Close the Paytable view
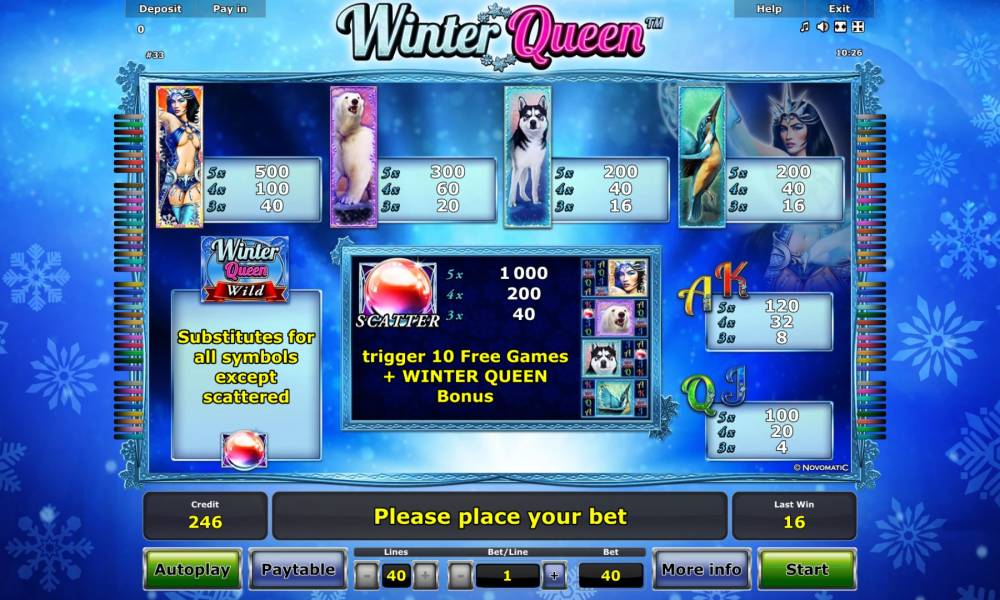 [298, 570]
